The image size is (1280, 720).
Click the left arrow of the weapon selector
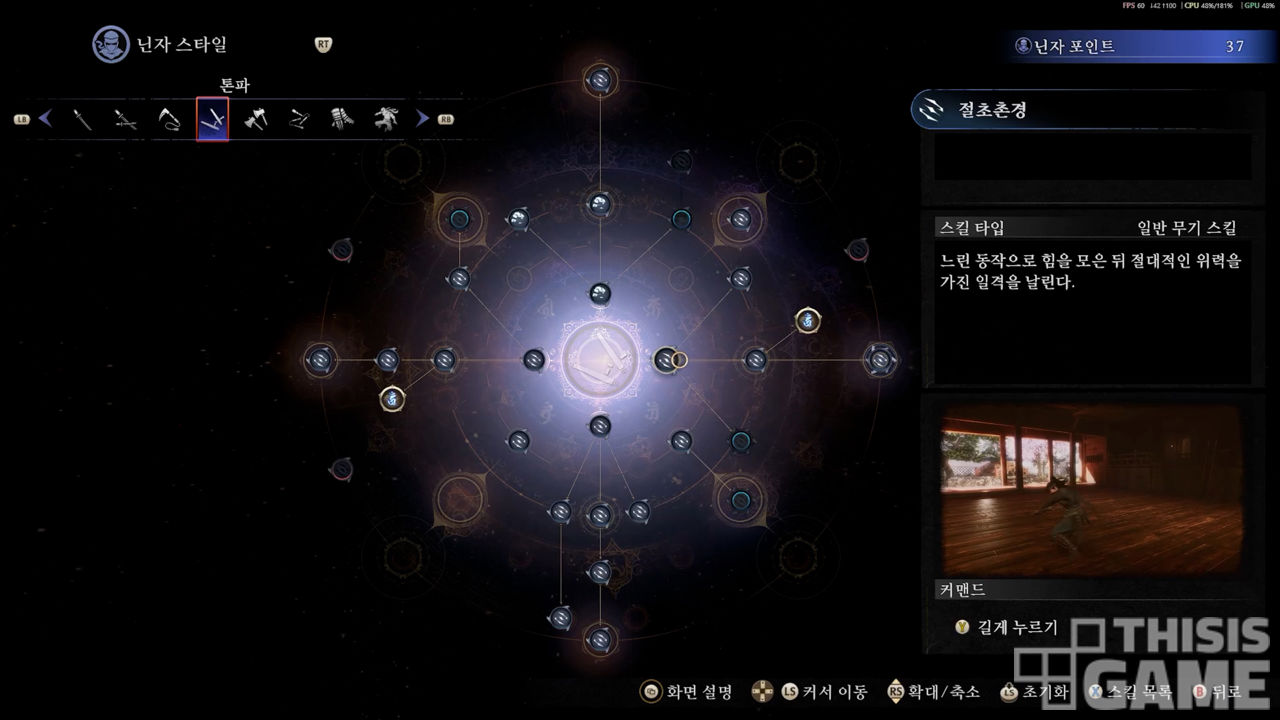(x=45, y=119)
